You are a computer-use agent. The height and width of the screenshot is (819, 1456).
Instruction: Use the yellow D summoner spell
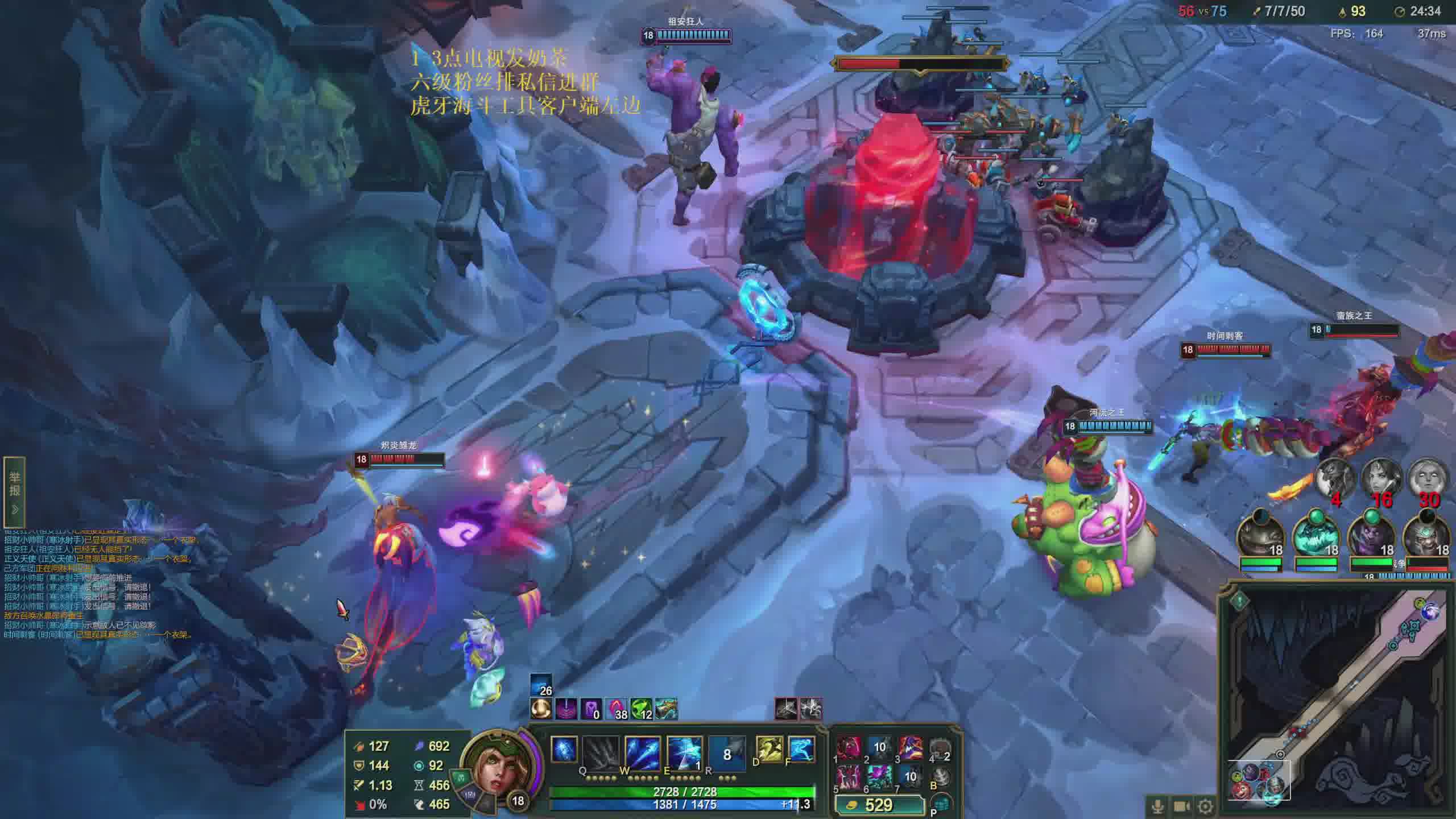coord(769,749)
